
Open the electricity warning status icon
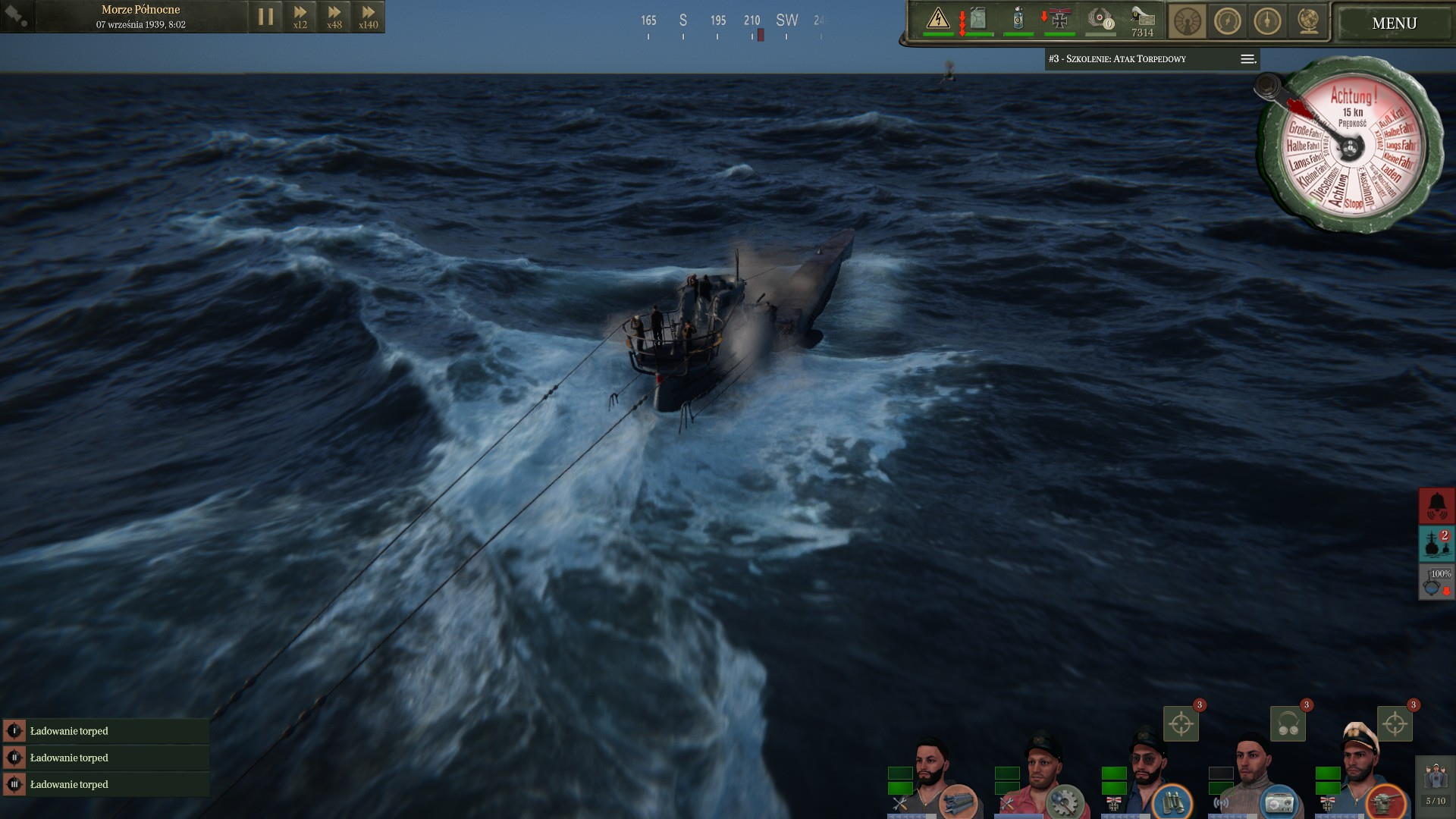(x=938, y=18)
